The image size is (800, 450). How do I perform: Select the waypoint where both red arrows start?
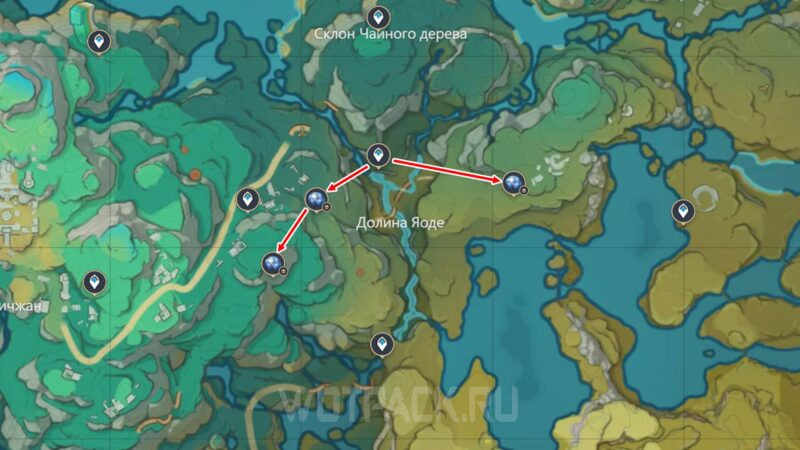377,155
